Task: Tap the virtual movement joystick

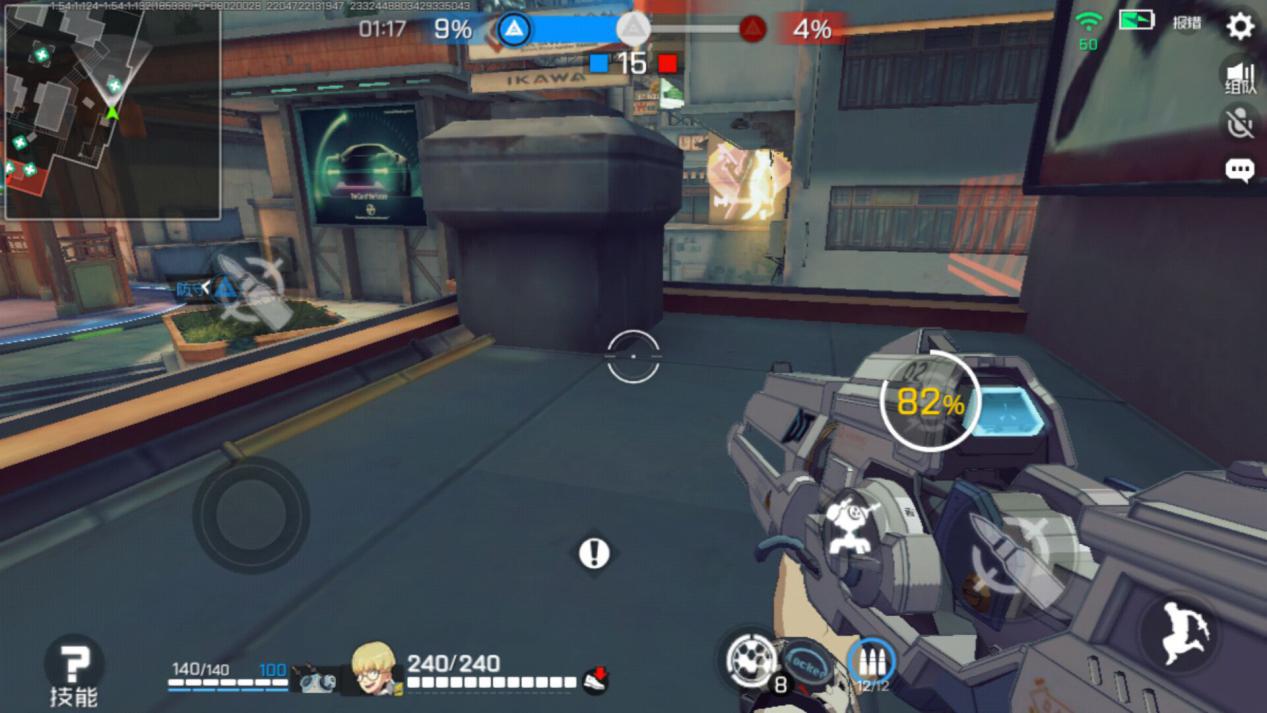Action: (x=250, y=515)
